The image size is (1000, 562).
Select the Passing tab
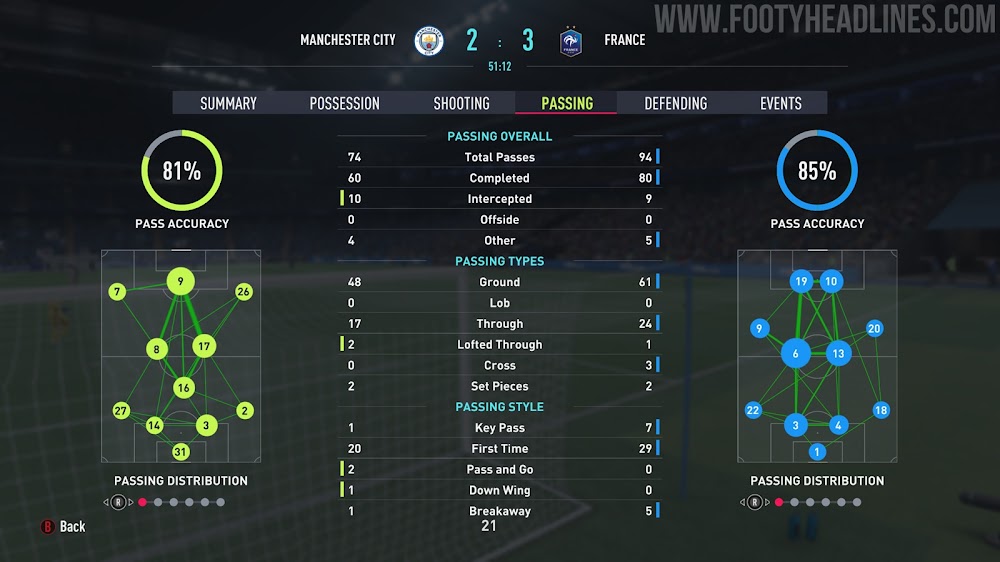pos(566,103)
